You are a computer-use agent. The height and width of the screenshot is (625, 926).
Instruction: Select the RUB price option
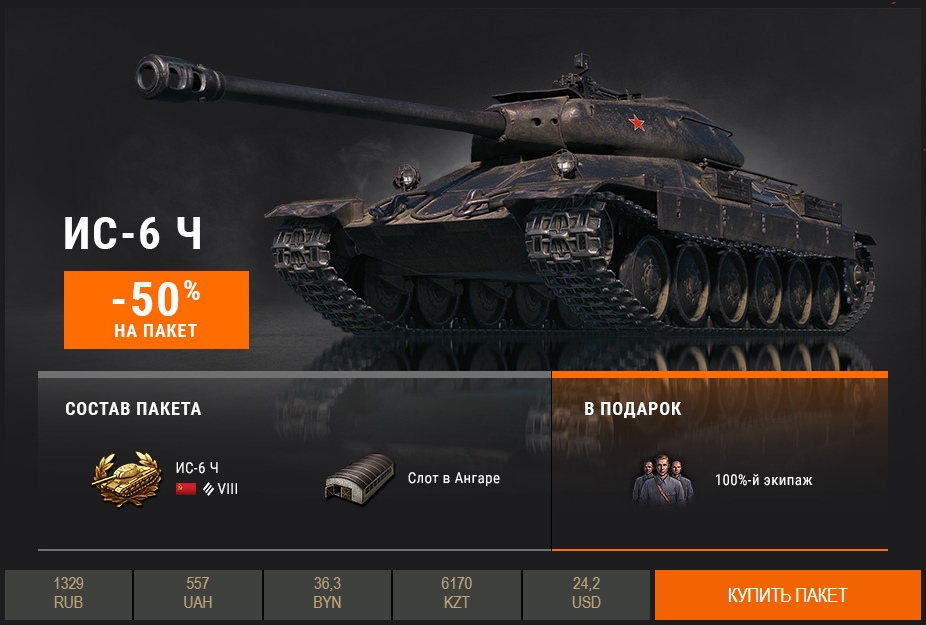69,594
